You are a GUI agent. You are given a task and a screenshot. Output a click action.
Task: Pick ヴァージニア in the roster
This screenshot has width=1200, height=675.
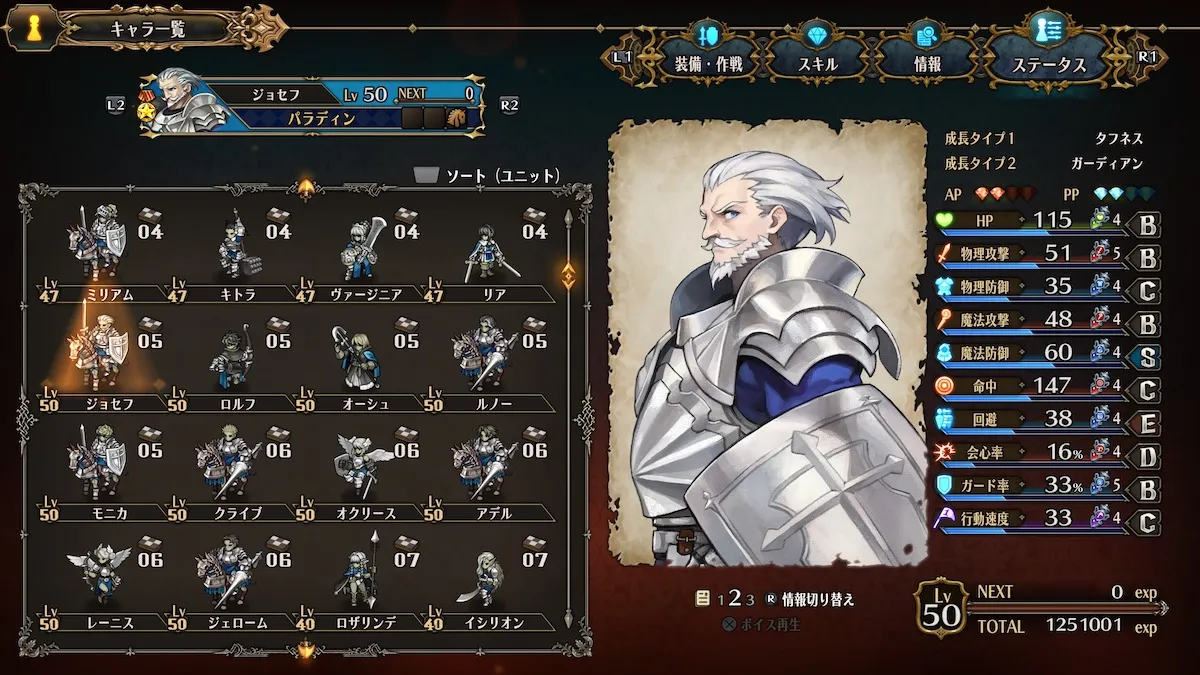click(362, 250)
